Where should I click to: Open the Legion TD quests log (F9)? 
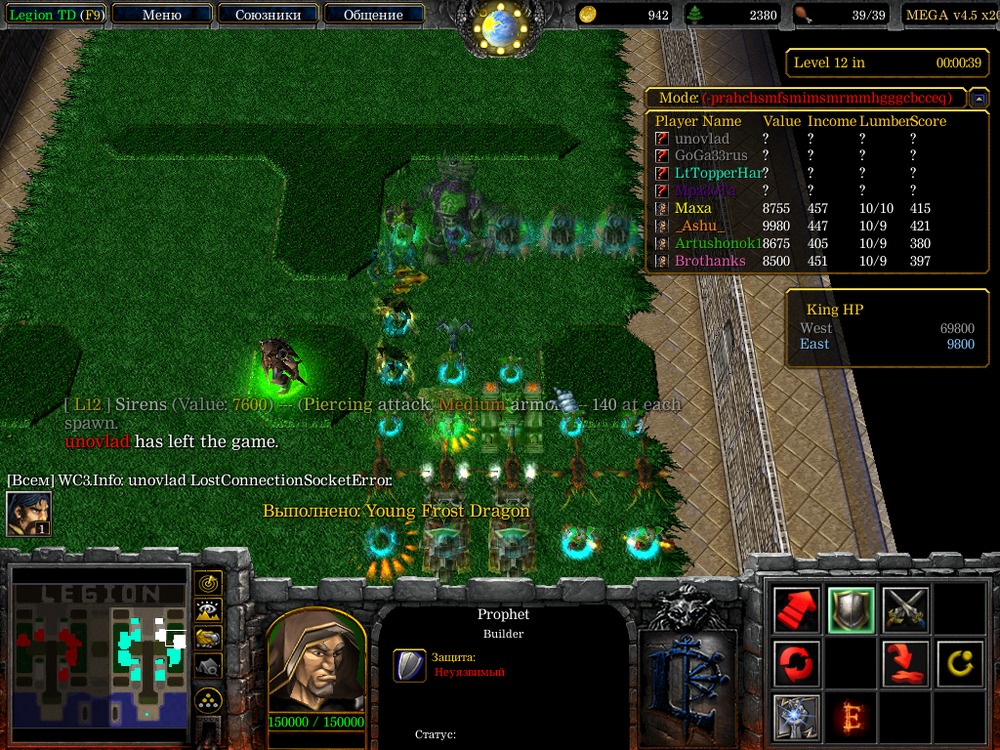pos(54,15)
